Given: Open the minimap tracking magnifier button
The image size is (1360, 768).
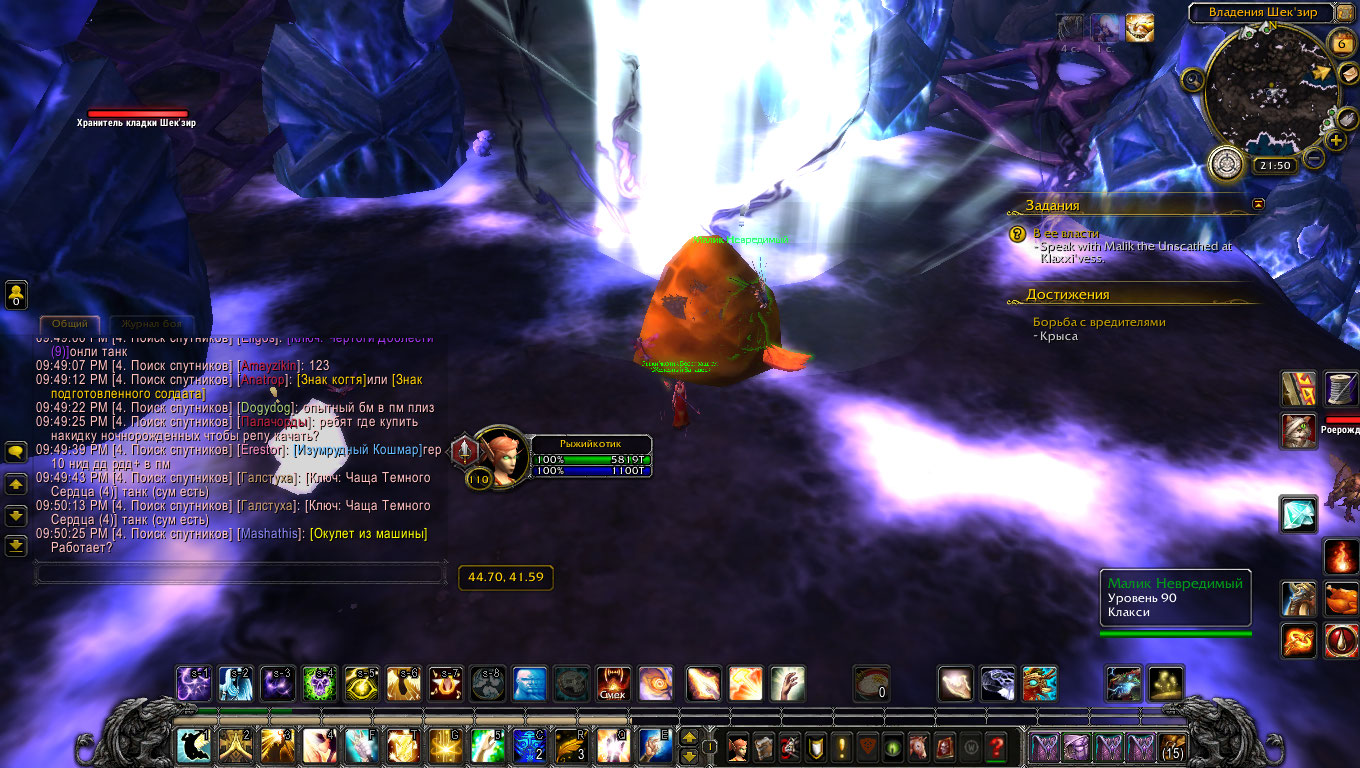Looking at the screenshot, I should pos(1191,80).
